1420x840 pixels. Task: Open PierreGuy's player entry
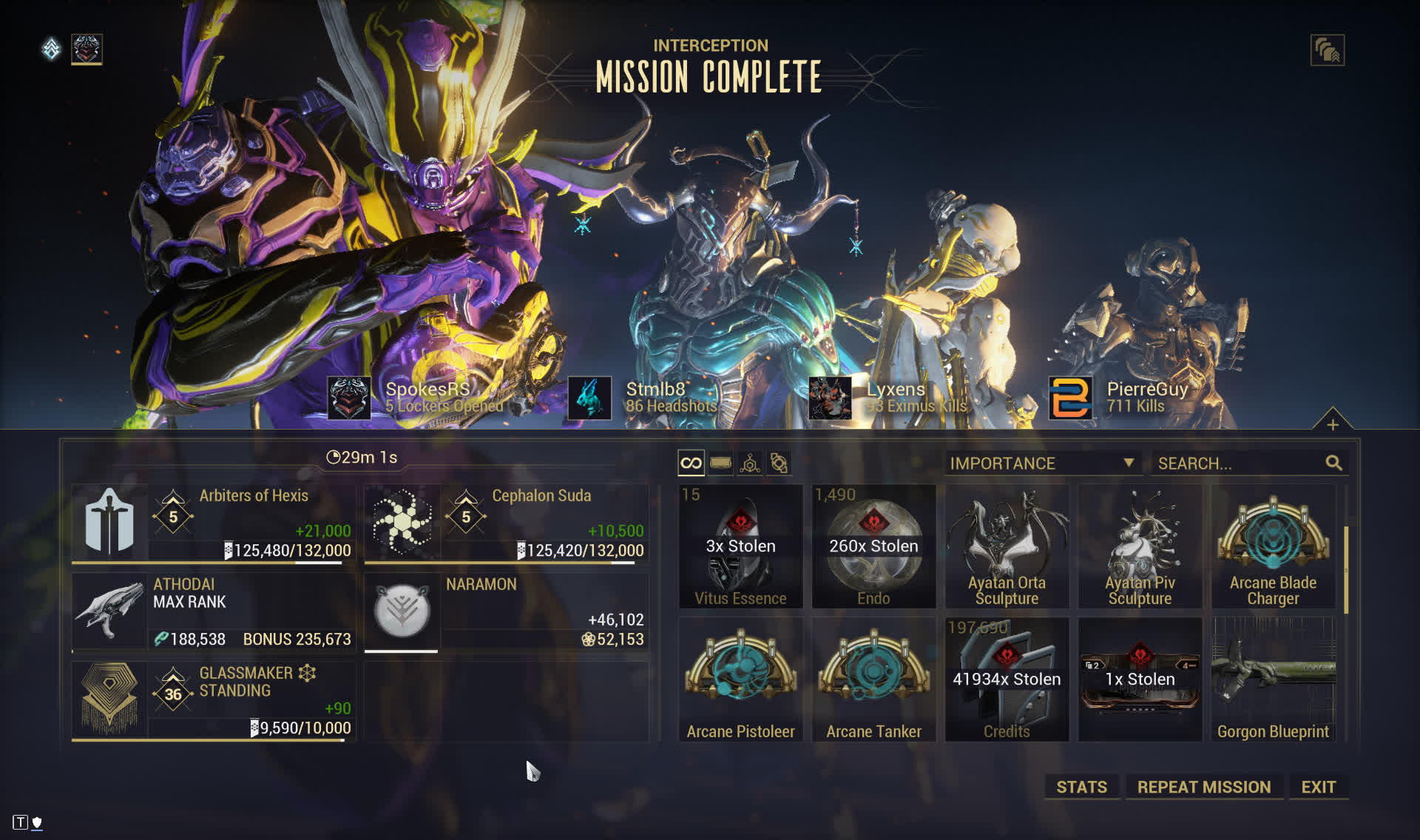click(x=1146, y=390)
